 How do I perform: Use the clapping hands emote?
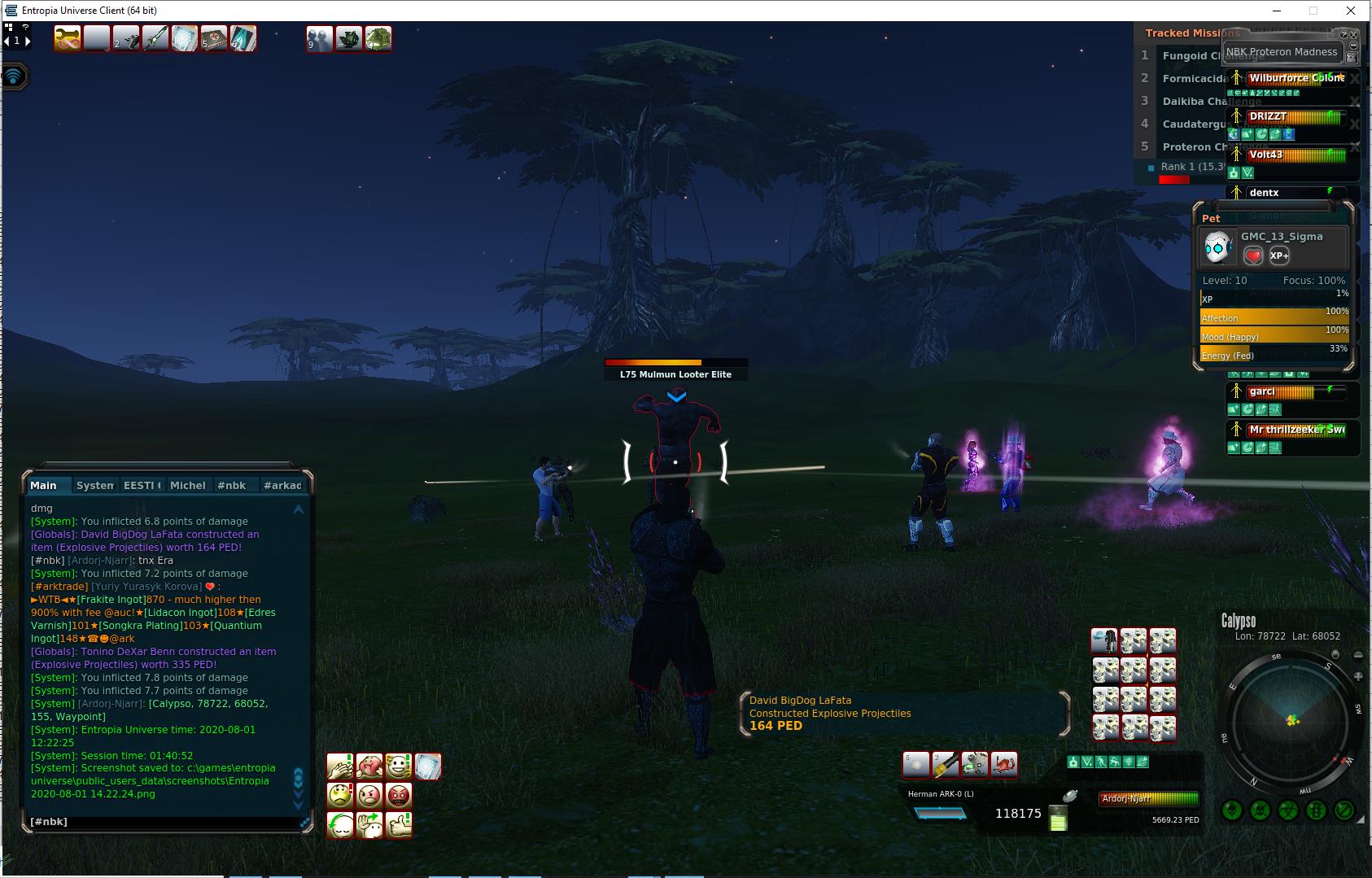point(340,767)
